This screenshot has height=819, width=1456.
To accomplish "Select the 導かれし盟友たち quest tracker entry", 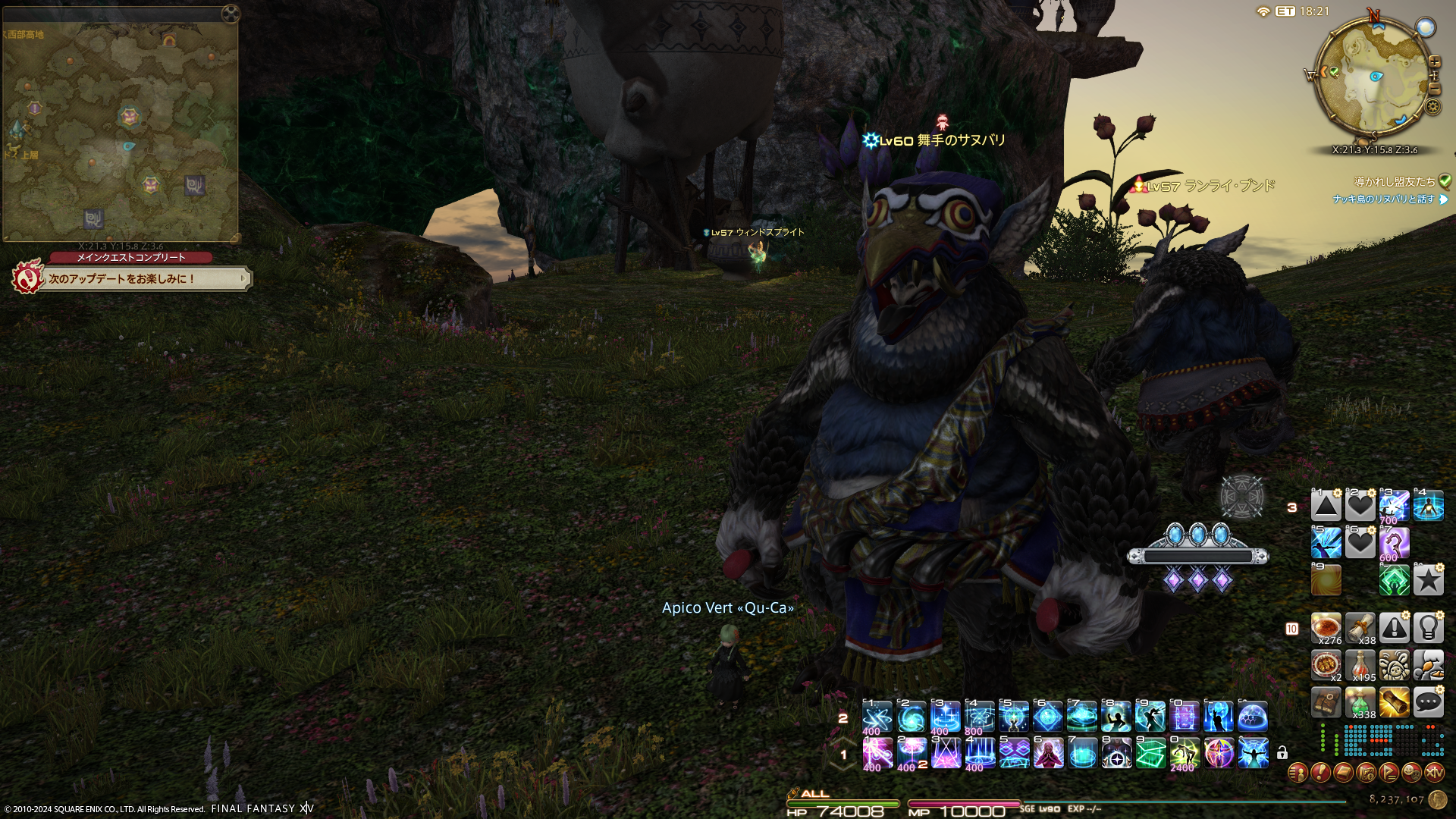I will pyautogui.click(x=1395, y=181).
